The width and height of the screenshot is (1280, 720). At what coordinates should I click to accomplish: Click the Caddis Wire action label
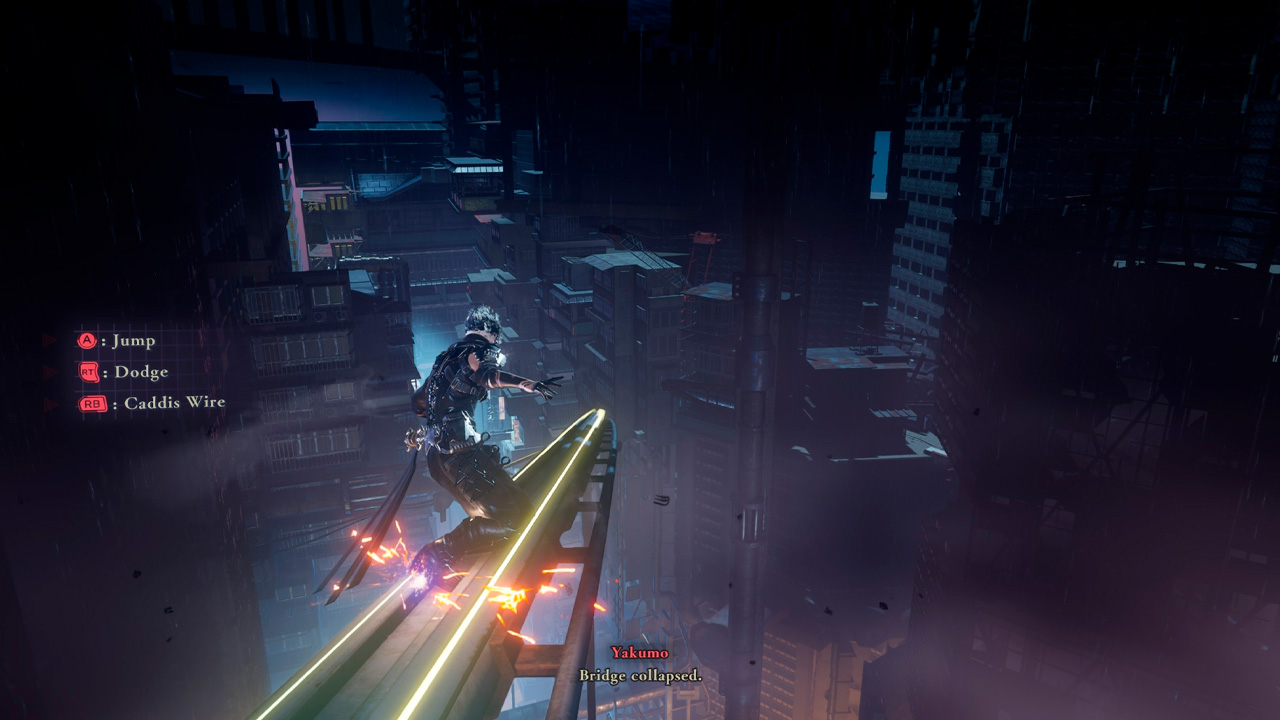click(176, 403)
